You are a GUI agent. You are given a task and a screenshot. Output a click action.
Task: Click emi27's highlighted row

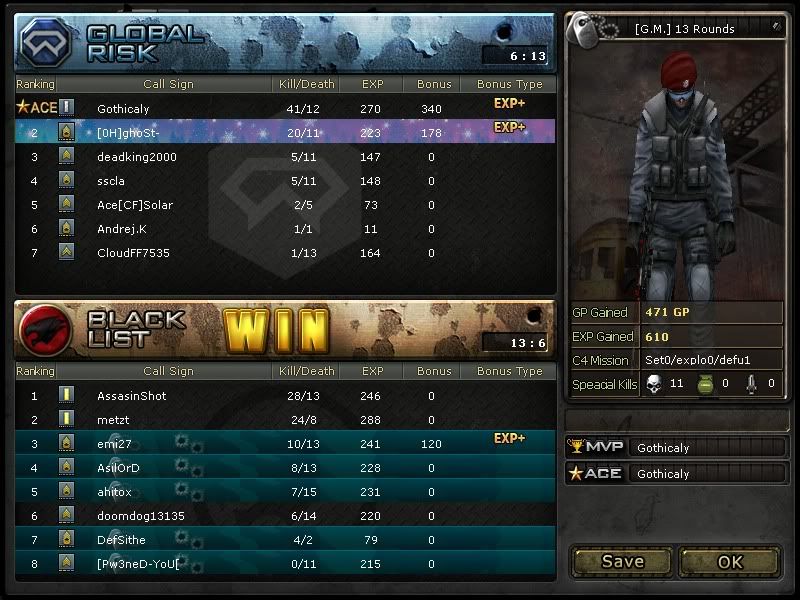pos(285,444)
